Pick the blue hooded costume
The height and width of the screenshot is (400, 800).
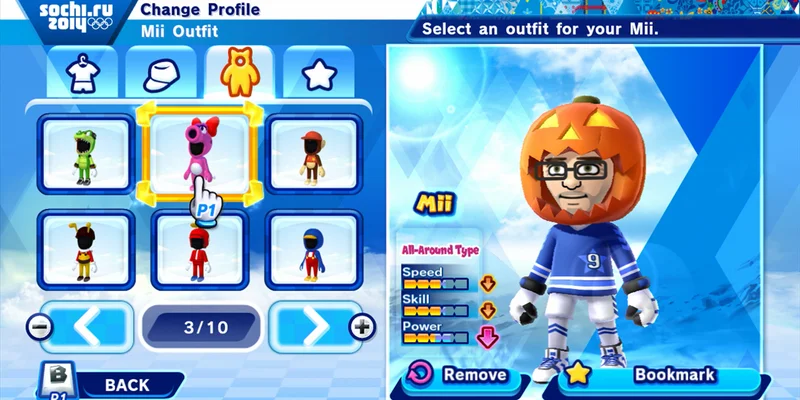[313, 250]
